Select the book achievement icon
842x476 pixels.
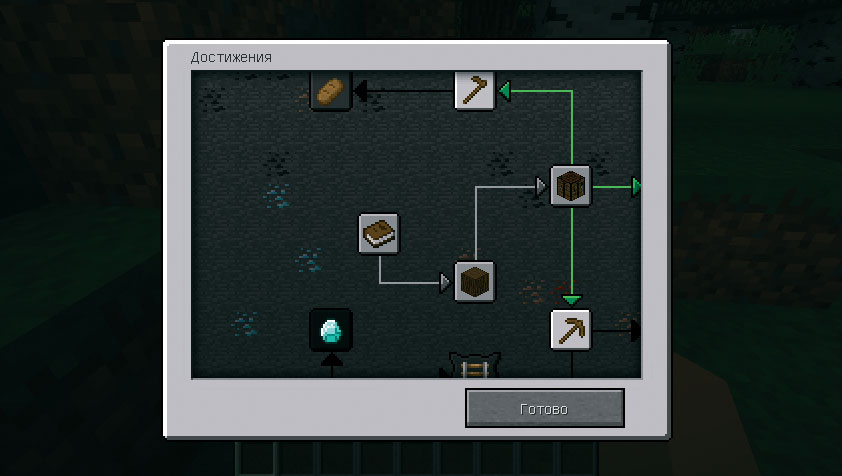click(x=379, y=234)
